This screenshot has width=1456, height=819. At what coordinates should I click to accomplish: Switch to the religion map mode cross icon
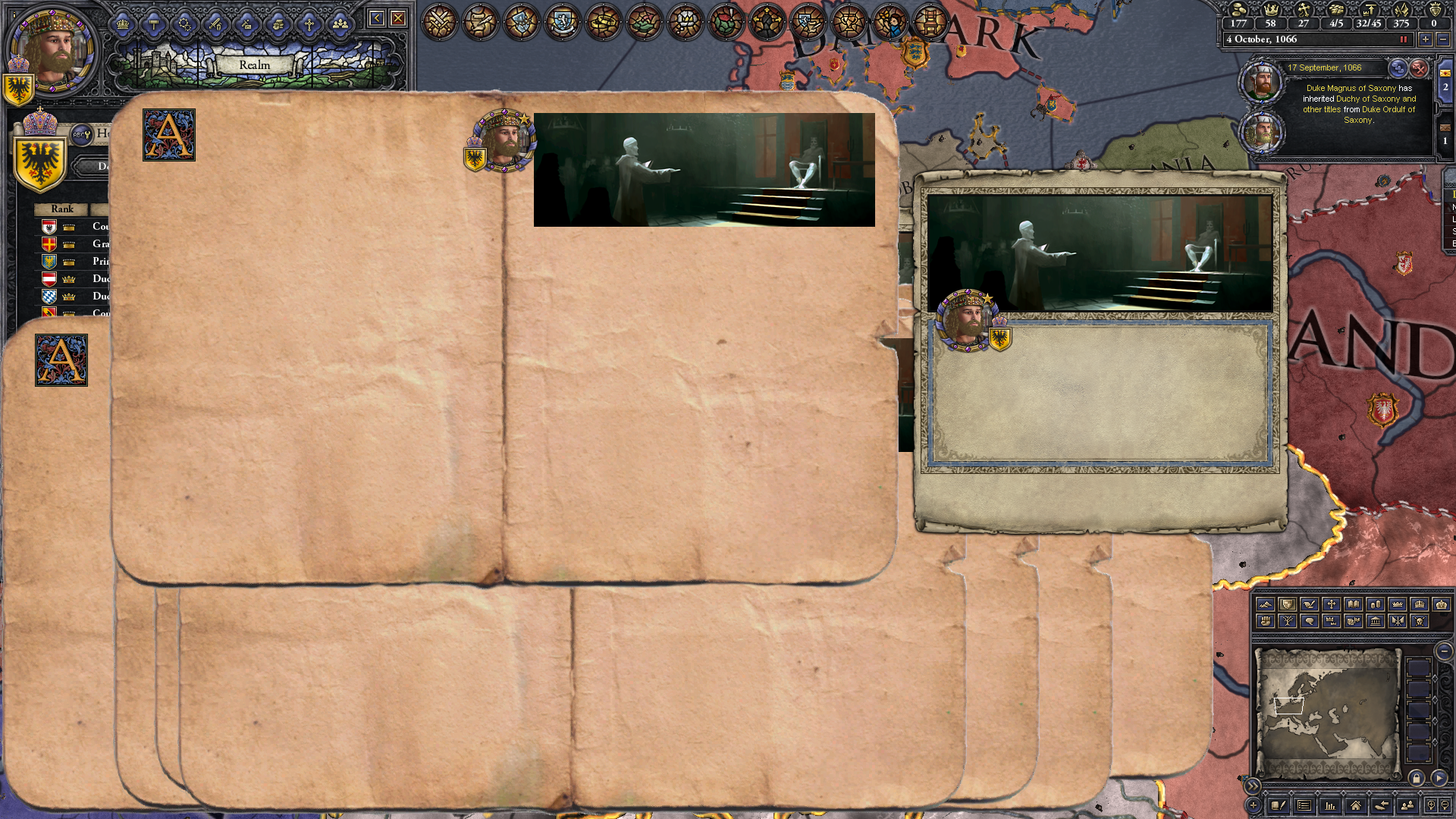1331,605
